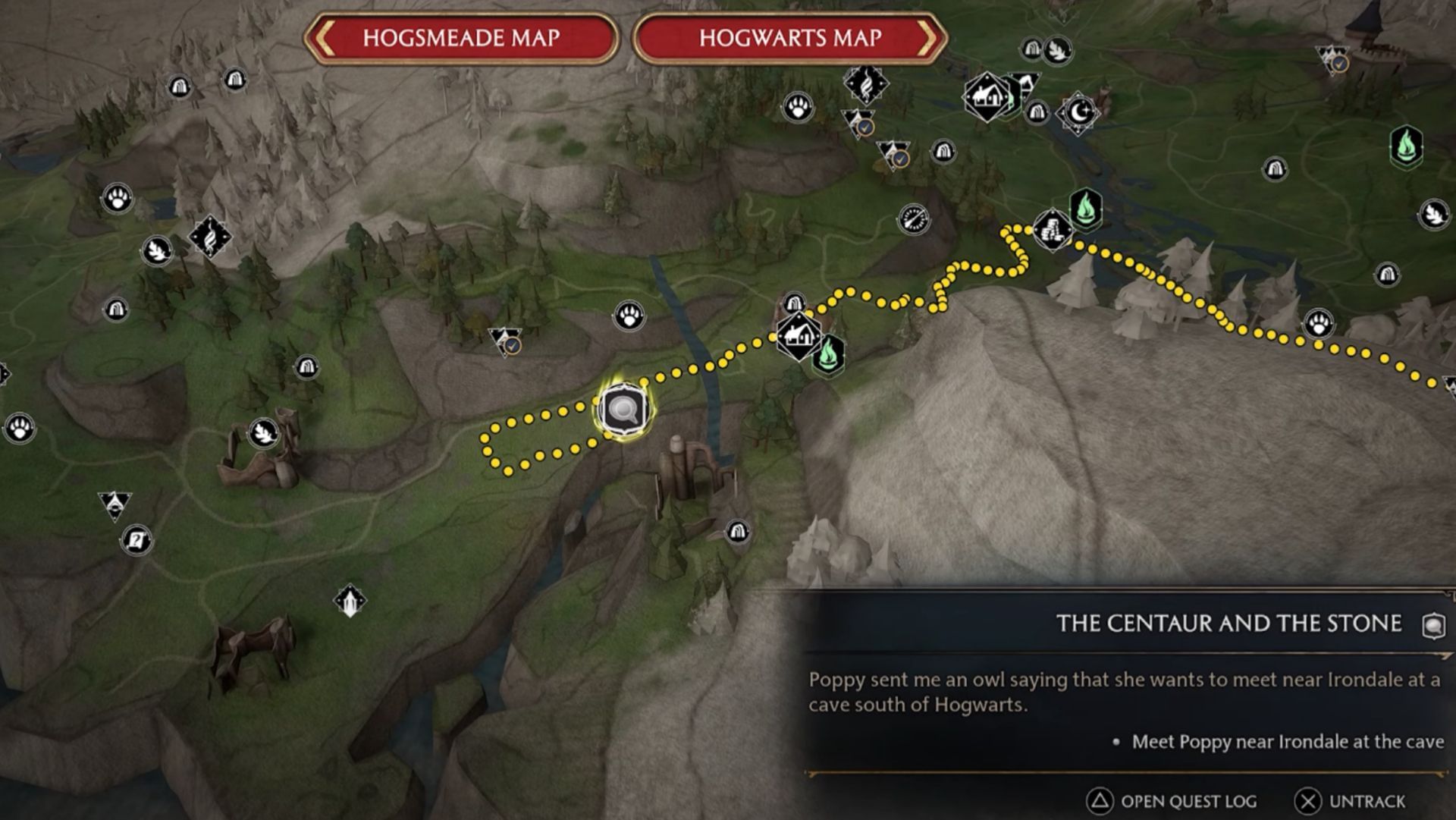The width and height of the screenshot is (1456, 820).
Task: Select the glowing tracked quest marker
Action: (x=623, y=410)
